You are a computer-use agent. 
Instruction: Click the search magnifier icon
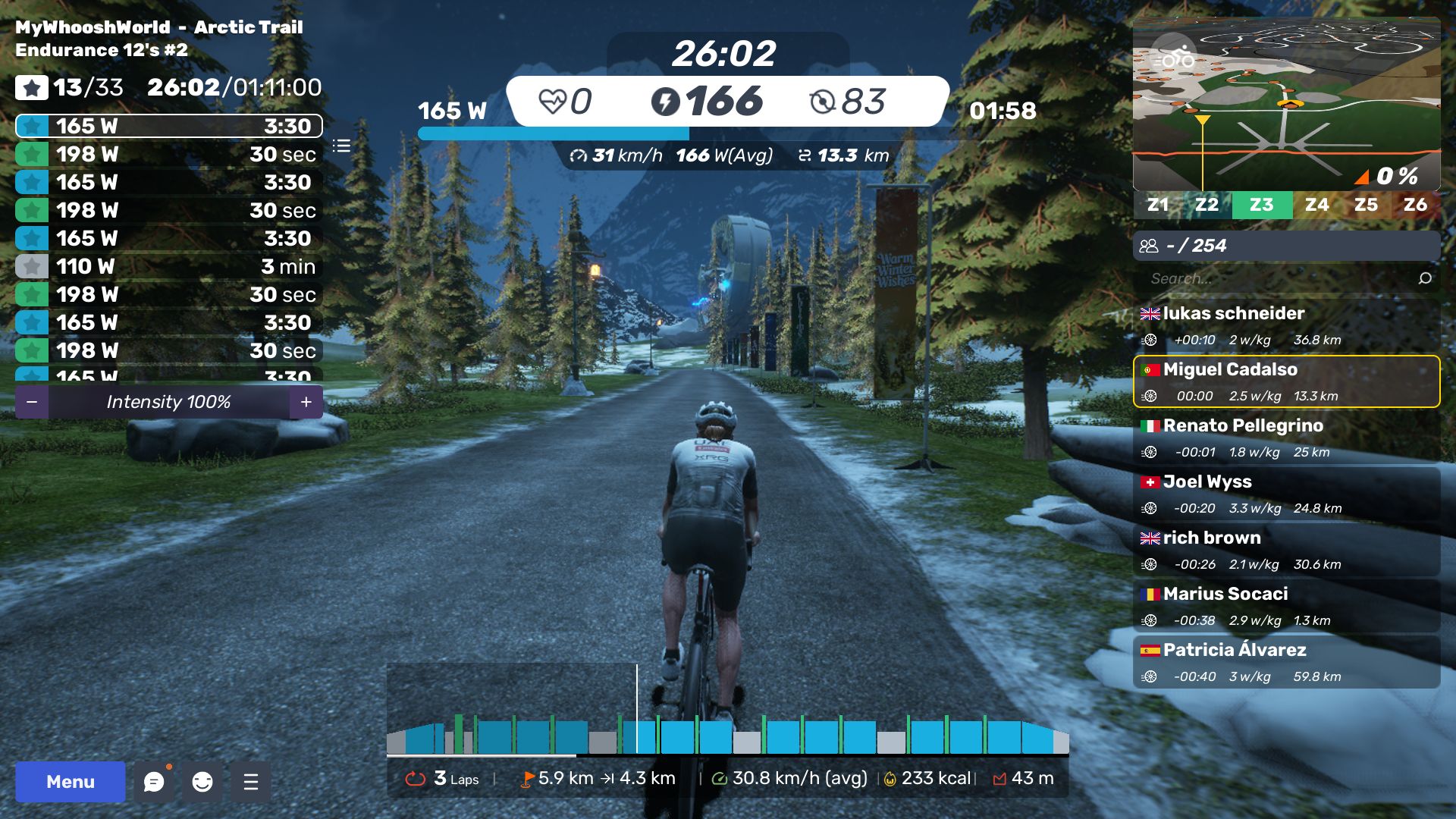point(1425,278)
